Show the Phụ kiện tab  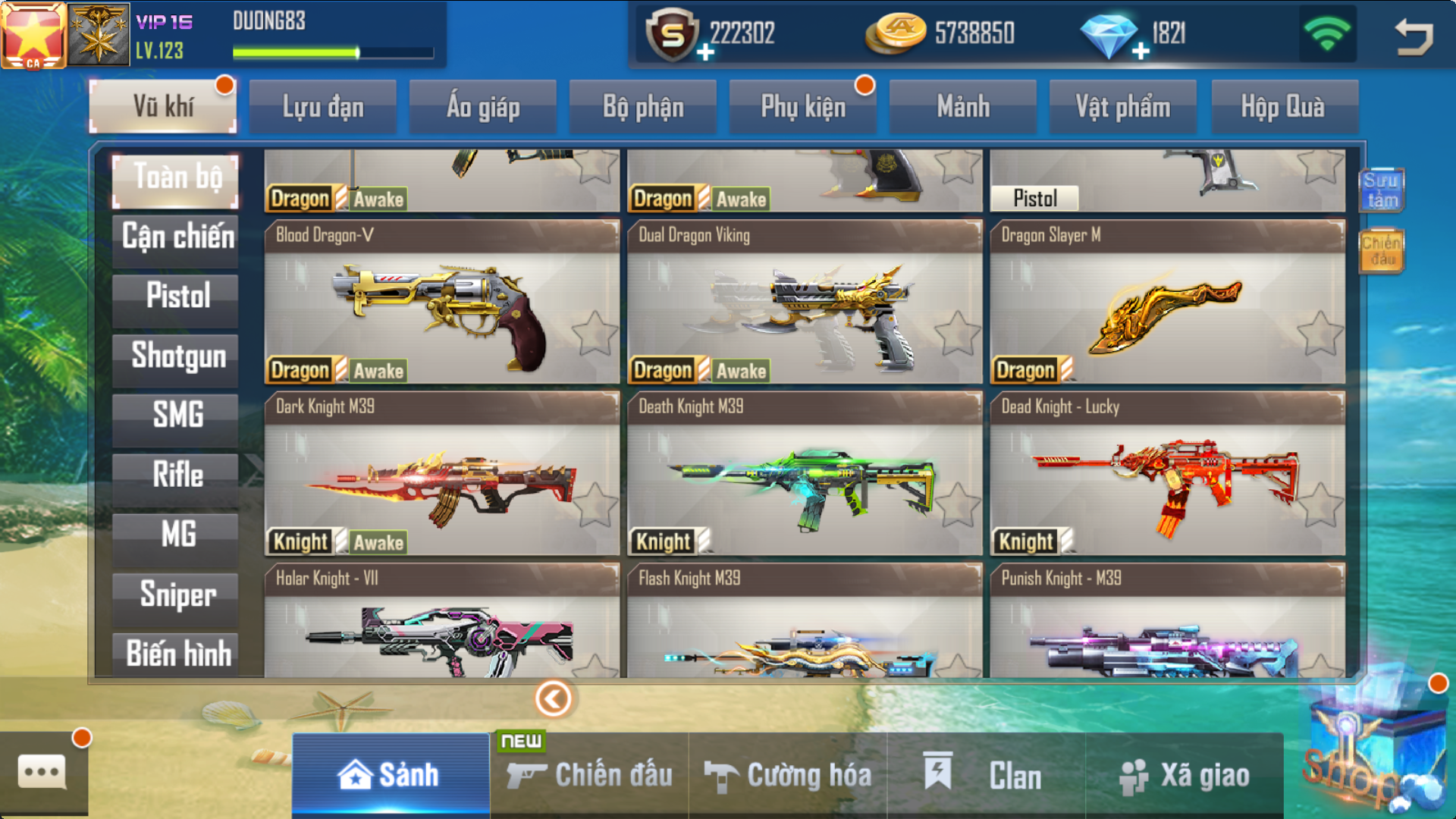click(803, 107)
